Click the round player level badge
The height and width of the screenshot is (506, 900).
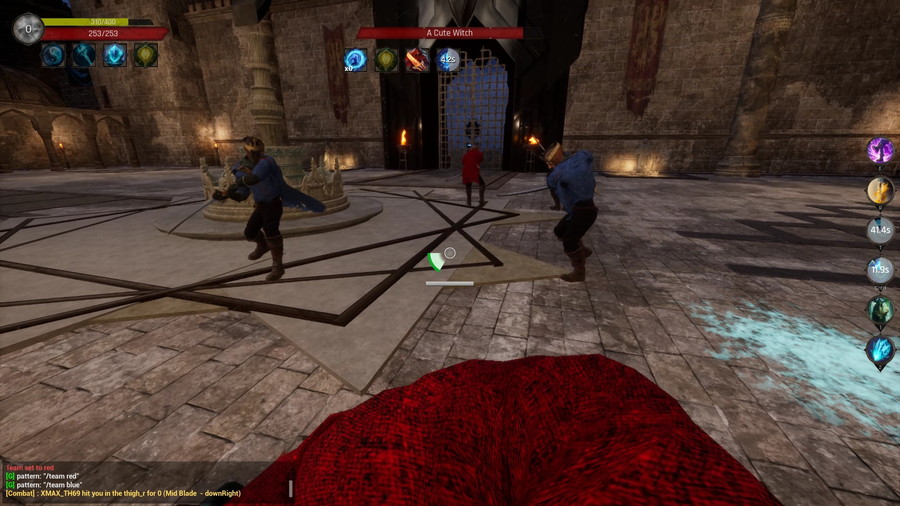(x=27, y=29)
